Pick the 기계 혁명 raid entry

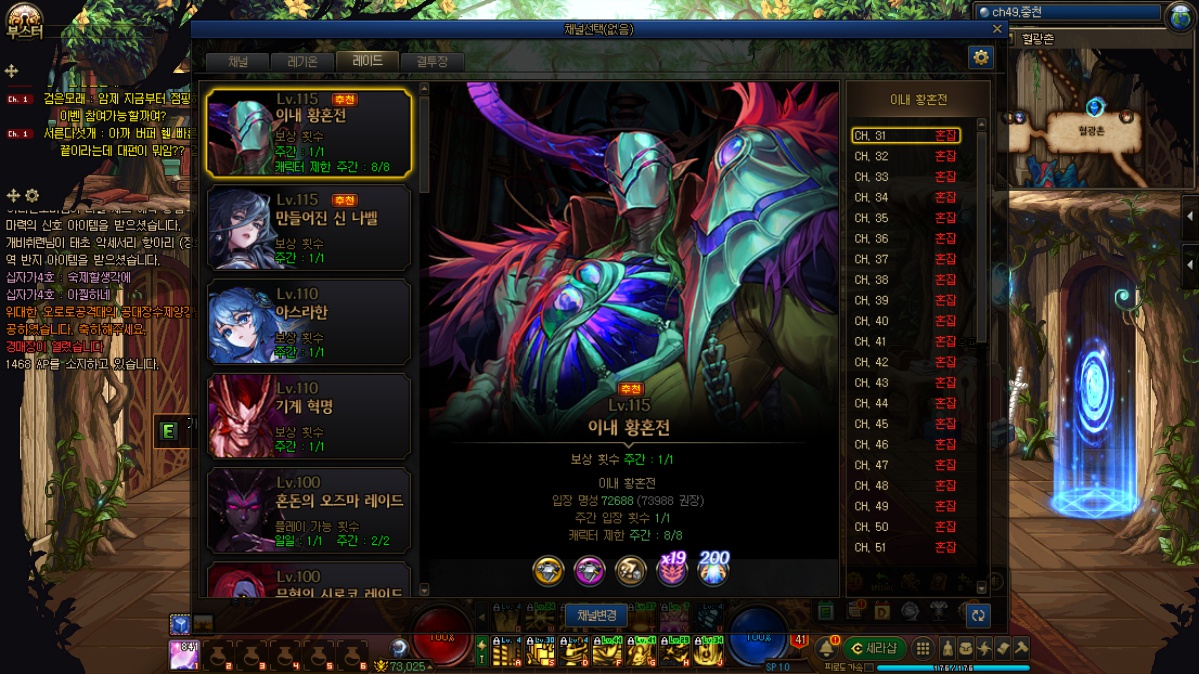308,416
